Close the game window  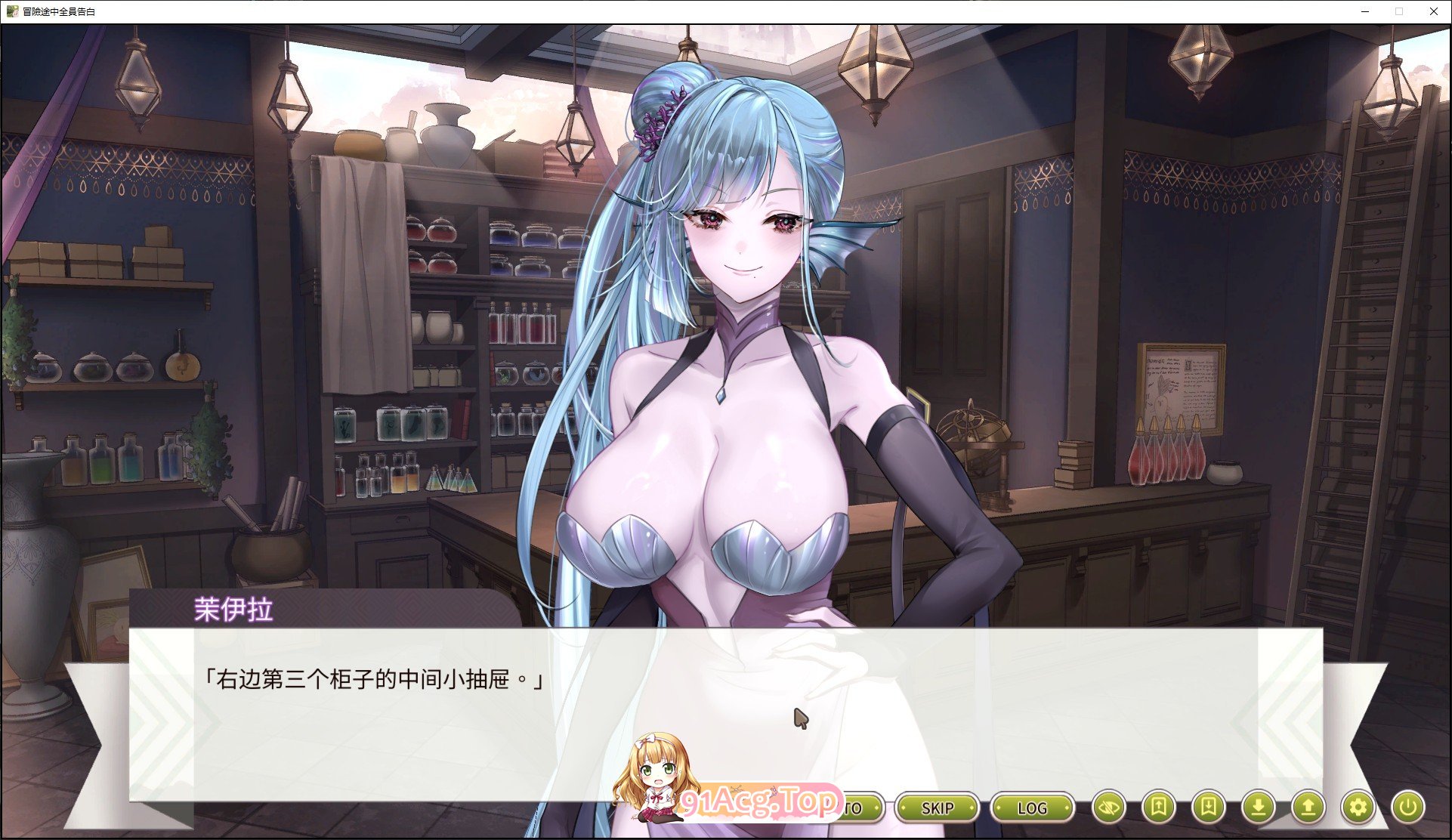tap(1433, 11)
